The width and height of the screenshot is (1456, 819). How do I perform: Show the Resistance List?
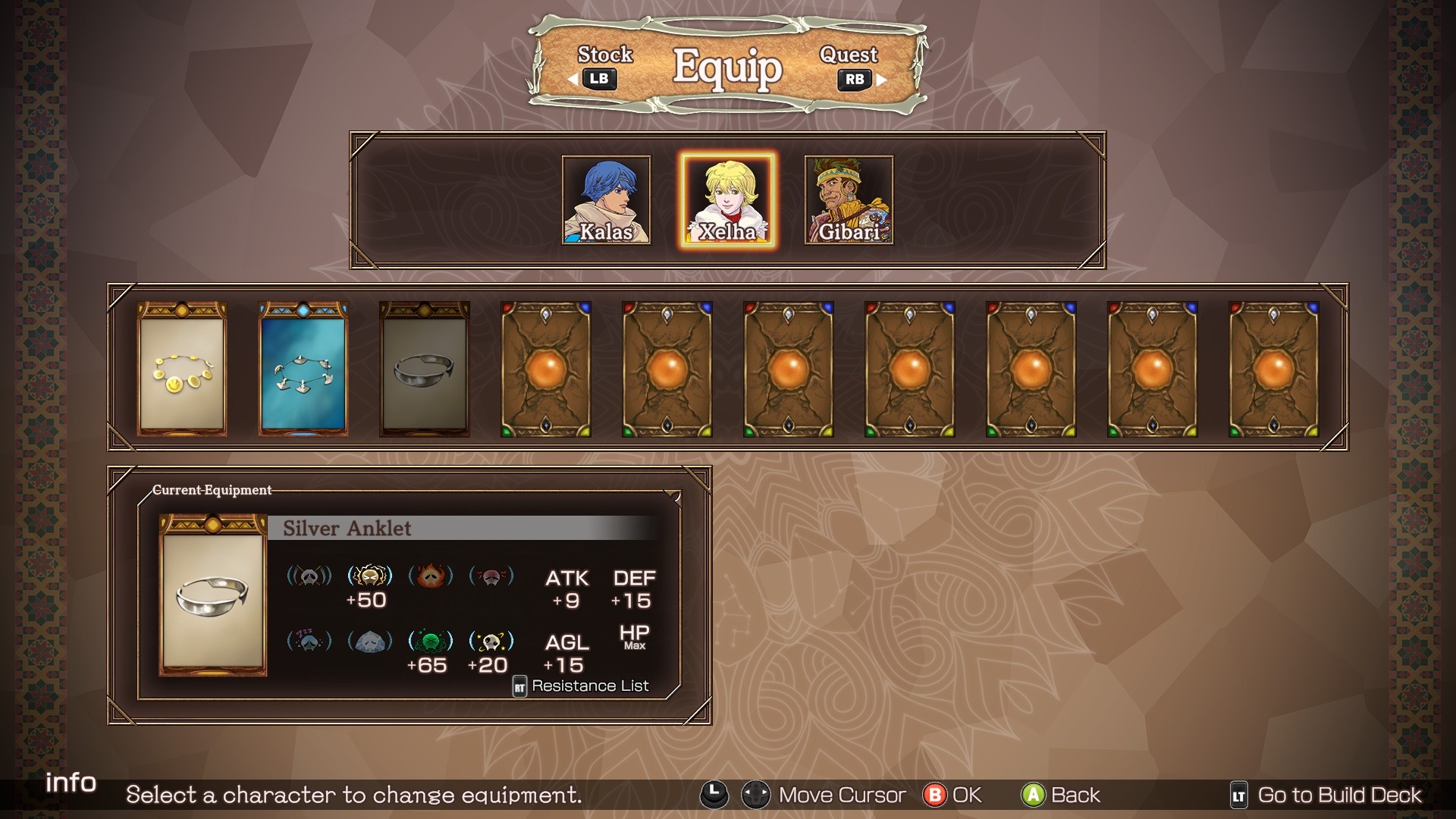tap(582, 686)
